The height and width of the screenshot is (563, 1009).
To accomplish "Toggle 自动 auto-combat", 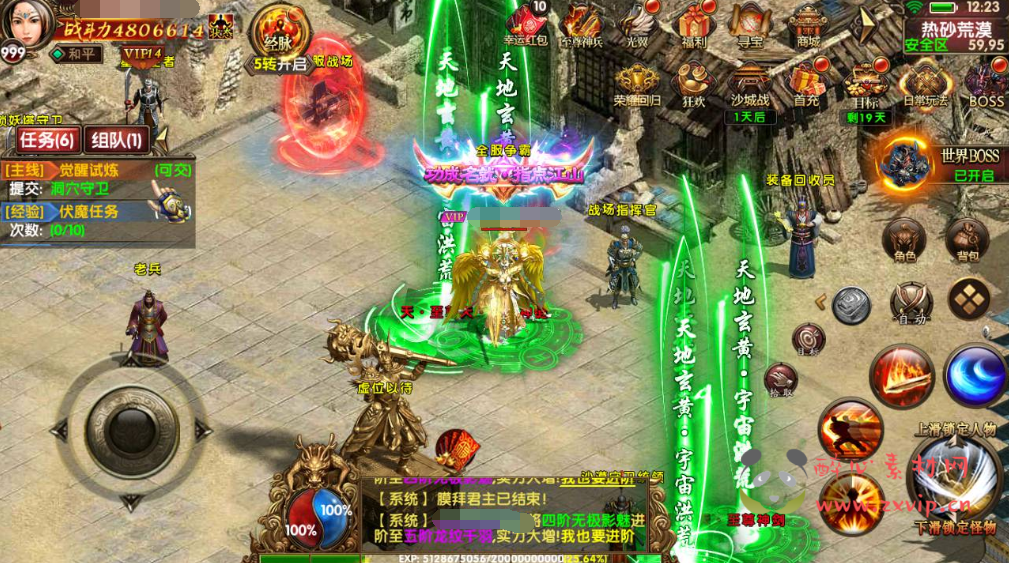I will tap(912, 302).
